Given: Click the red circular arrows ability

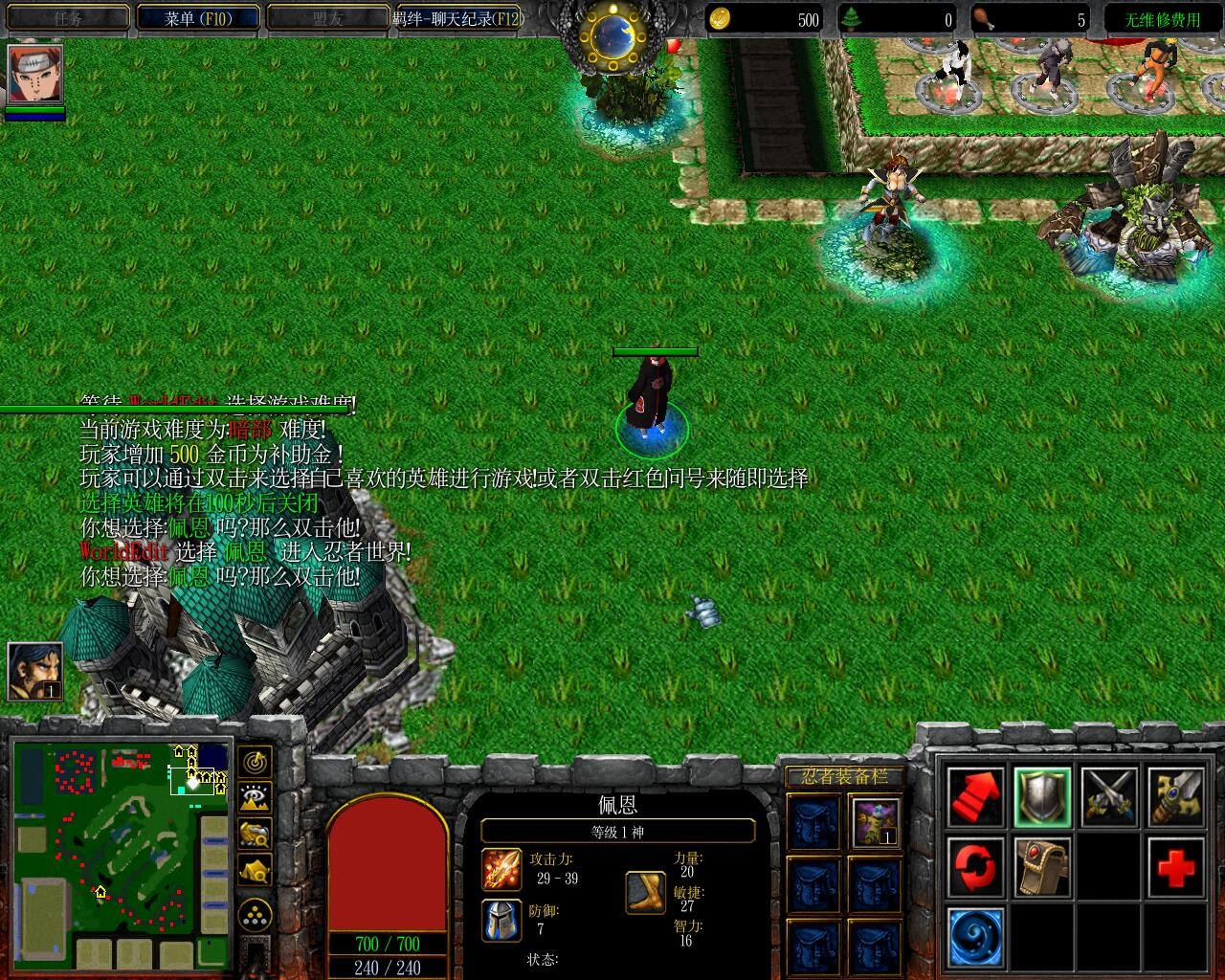Looking at the screenshot, I should [976, 867].
